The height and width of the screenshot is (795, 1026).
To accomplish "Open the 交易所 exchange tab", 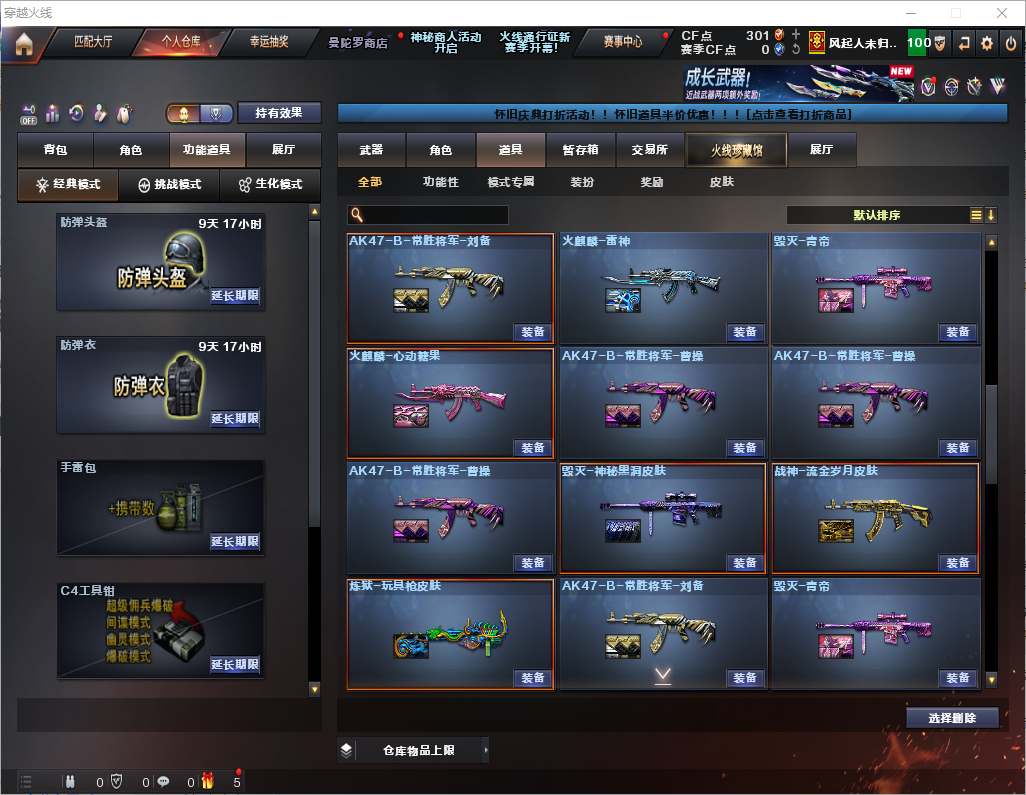I will tap(650, 150).
